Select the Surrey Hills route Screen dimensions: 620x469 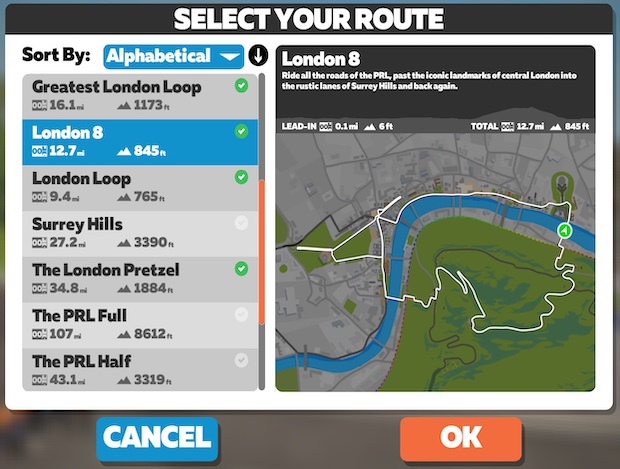coord(140,232)
